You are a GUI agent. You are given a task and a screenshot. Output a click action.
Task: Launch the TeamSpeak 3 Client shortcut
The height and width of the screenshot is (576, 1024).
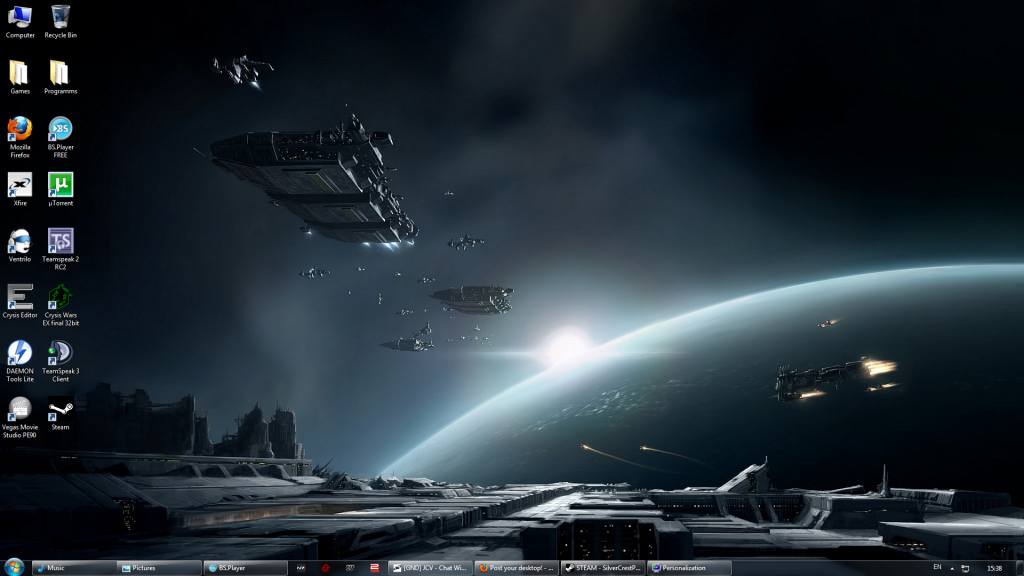pos(60,353)
